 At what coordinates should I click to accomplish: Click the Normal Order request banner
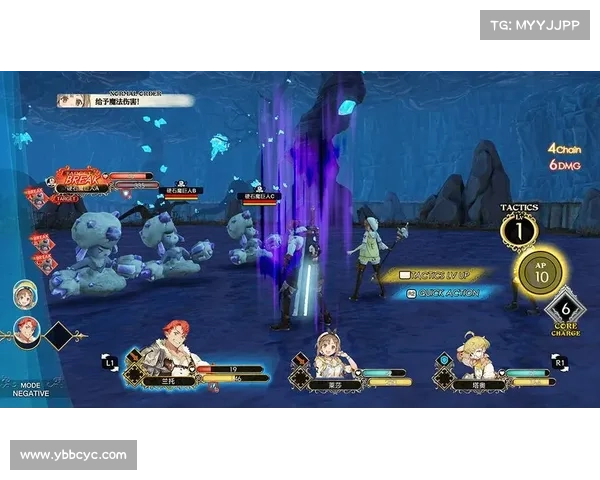126,100
